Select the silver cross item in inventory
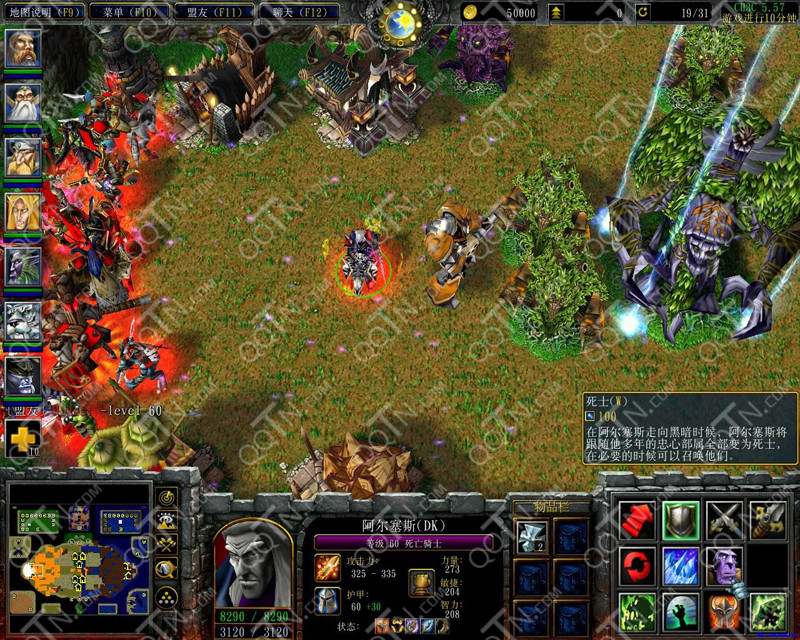The width and height of the screenshot is (800, 640). 529,538
